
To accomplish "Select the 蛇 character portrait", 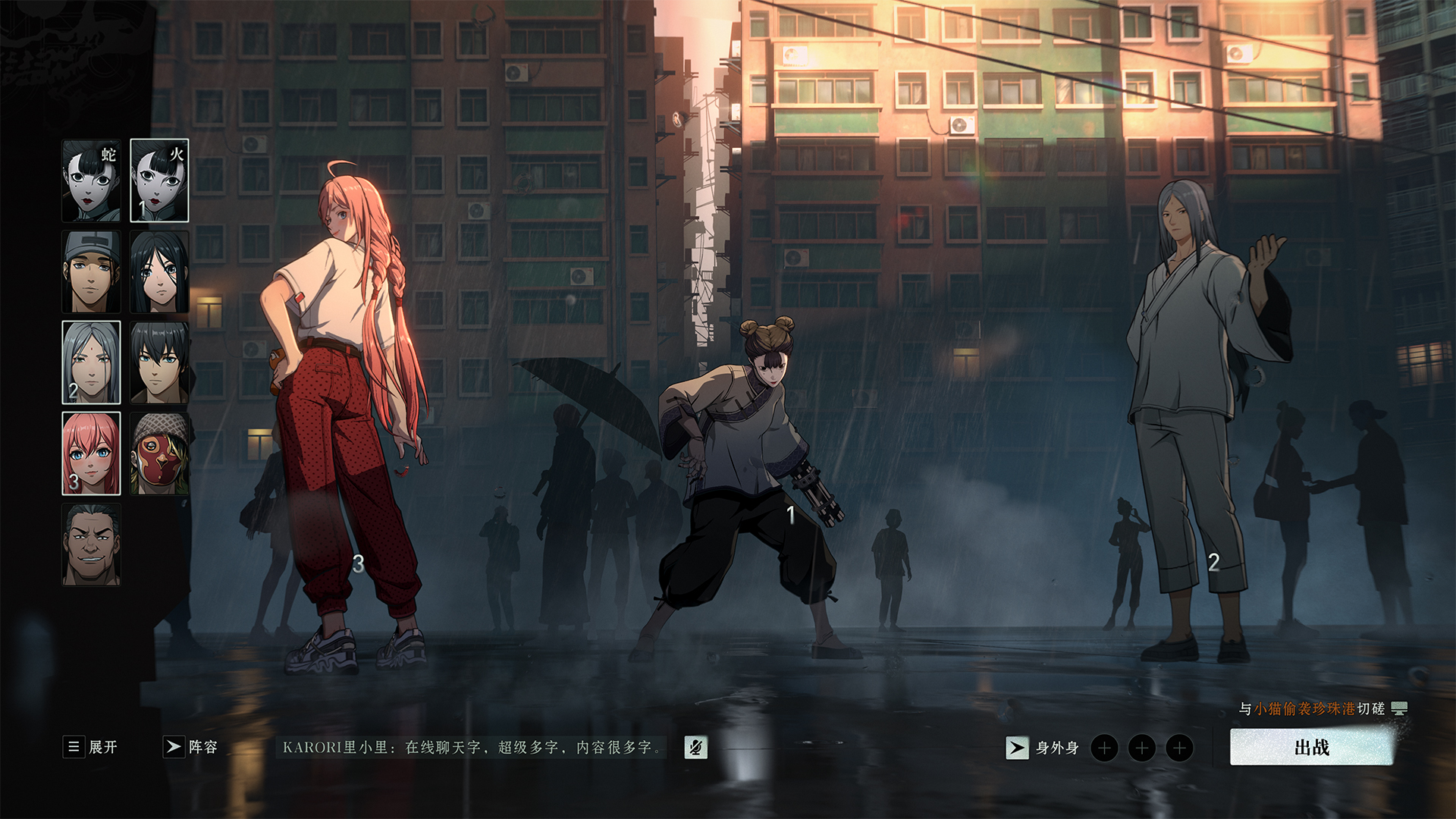I will click(x=90, y=178).
